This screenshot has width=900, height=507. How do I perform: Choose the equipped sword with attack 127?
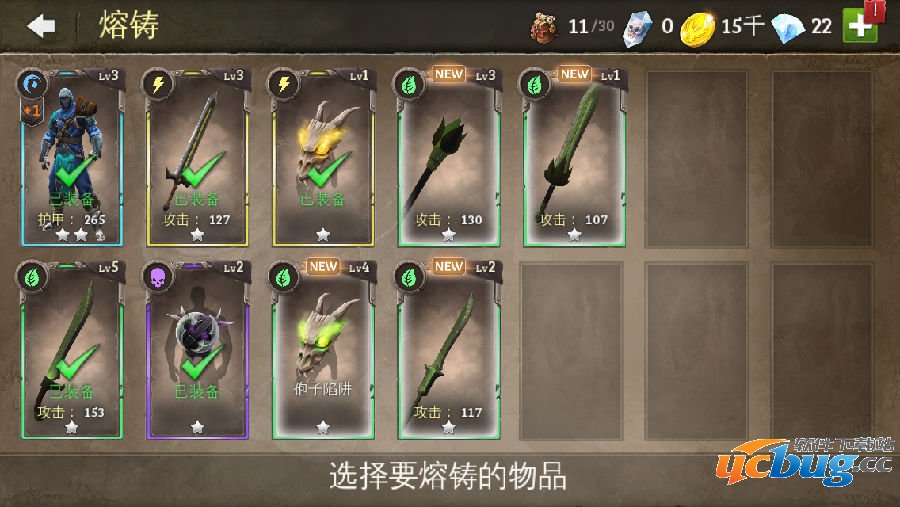click(x=198, y=158)
